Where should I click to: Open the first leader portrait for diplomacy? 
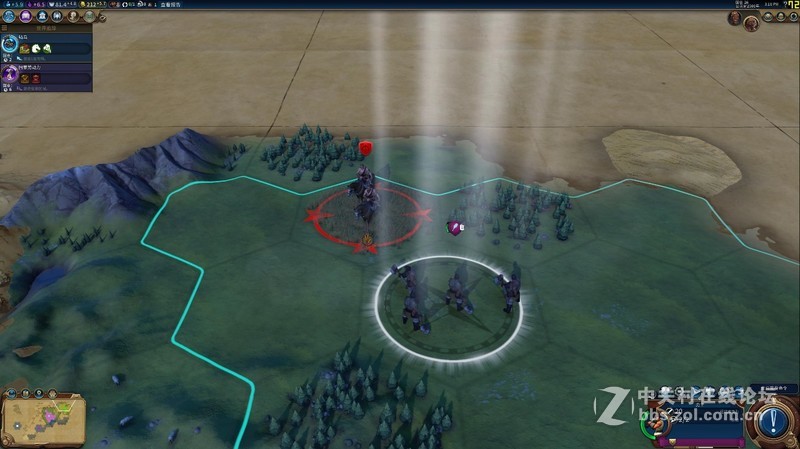pyautogui.click(x=735, y=19)
